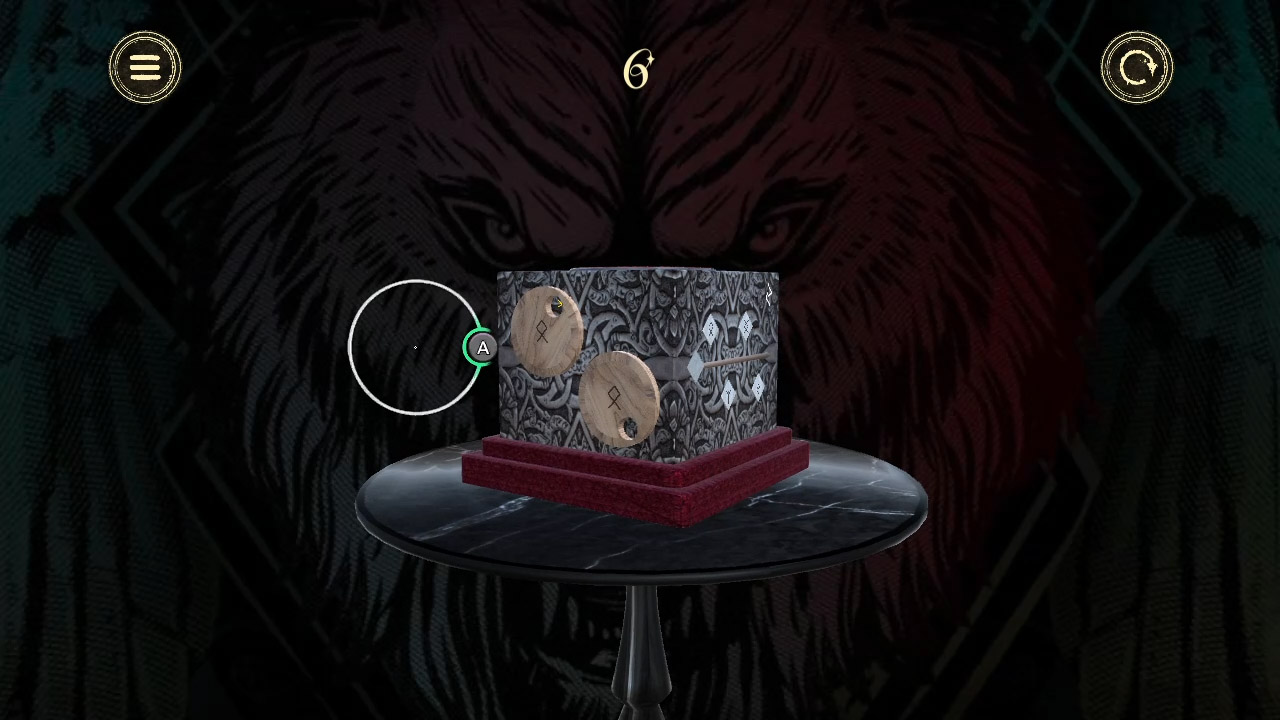Toggle the bottom-left diamond rune tile
1280x720 pixels.
point(728,394)
